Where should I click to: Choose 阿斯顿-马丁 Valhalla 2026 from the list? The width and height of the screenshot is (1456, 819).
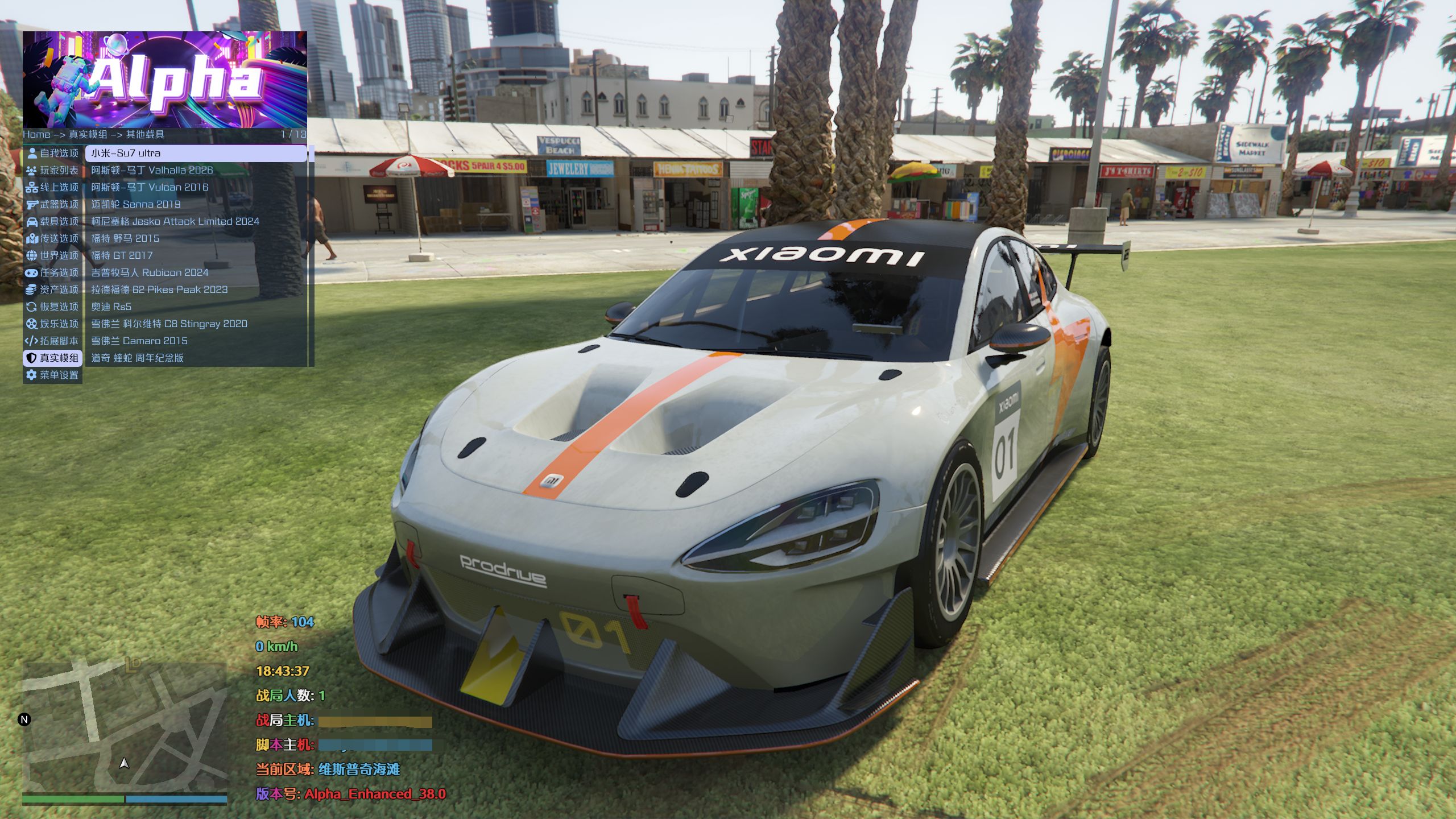pos(196,170)
